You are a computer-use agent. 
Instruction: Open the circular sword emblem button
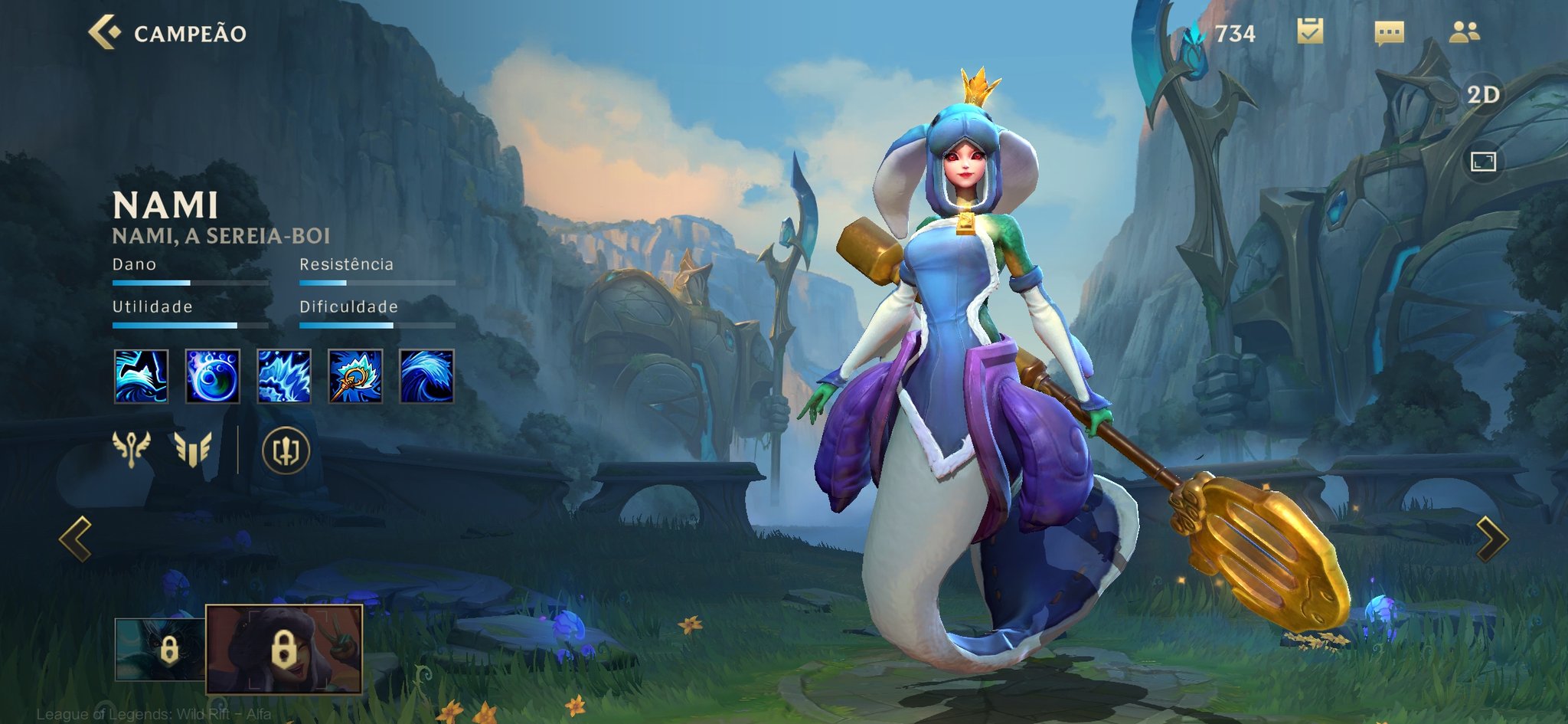coord(286,450)
